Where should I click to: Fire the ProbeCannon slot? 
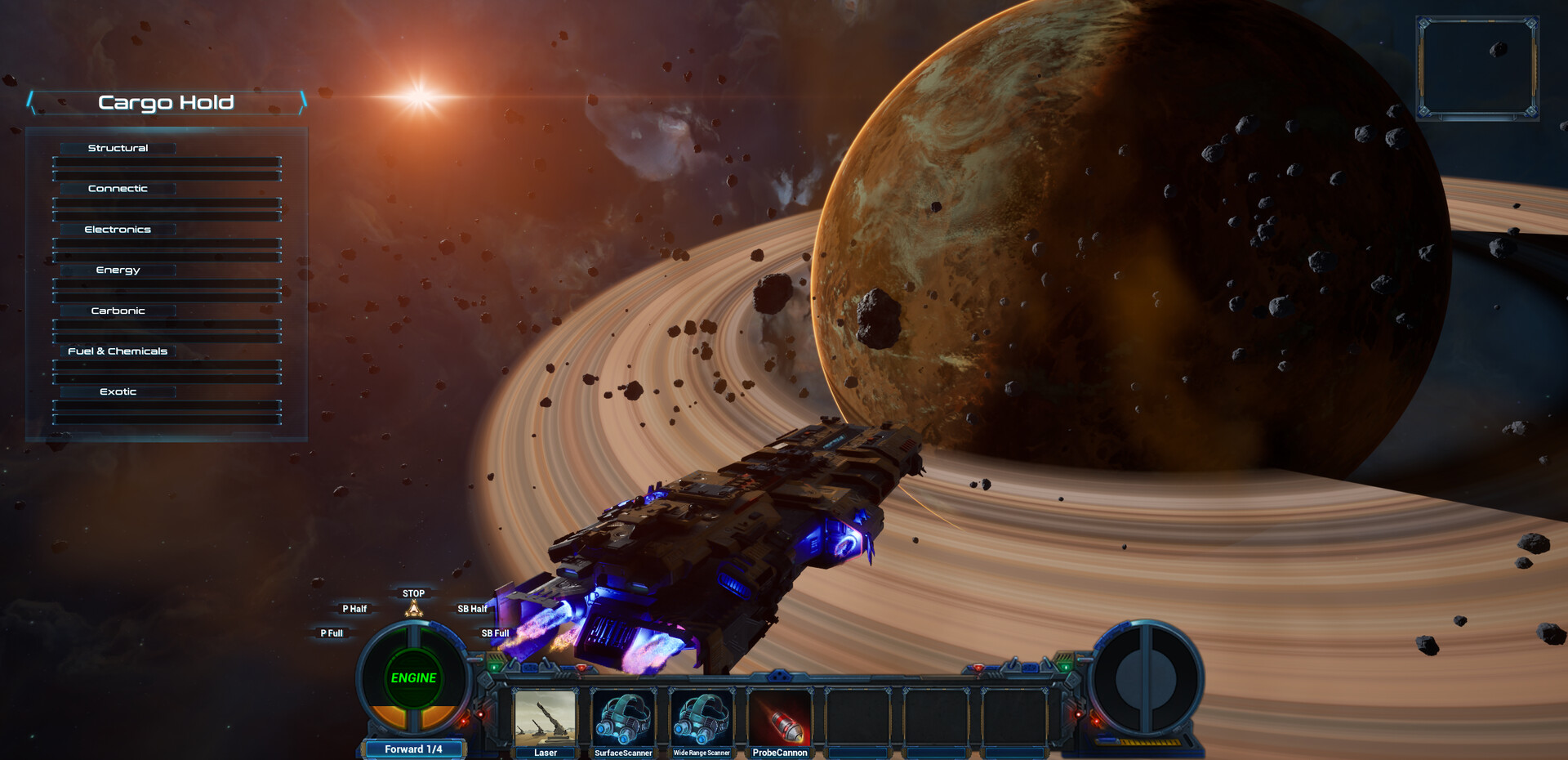[x=780, y=718]
